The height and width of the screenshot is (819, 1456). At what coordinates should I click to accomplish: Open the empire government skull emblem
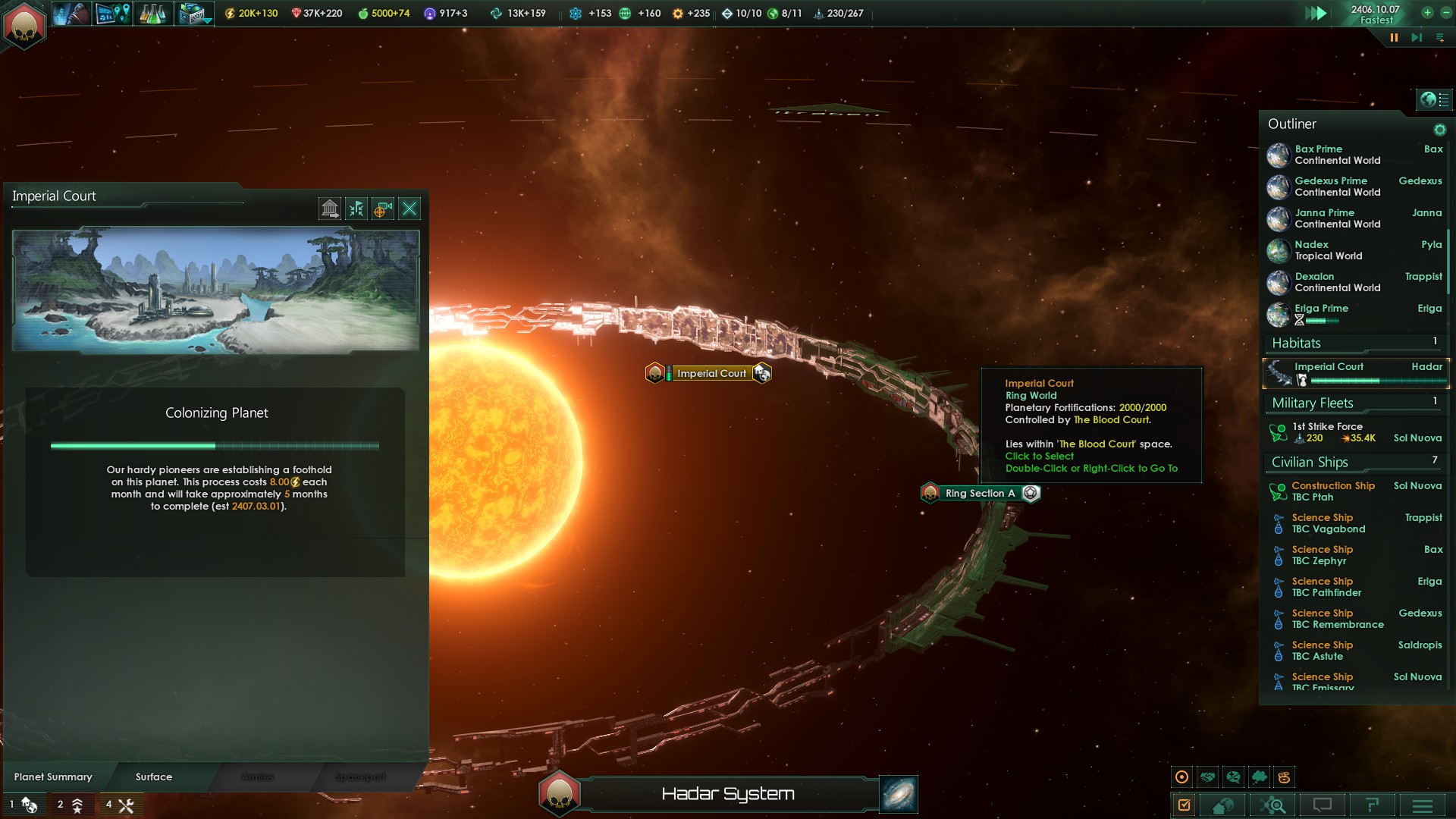click(x=24, y=24)
